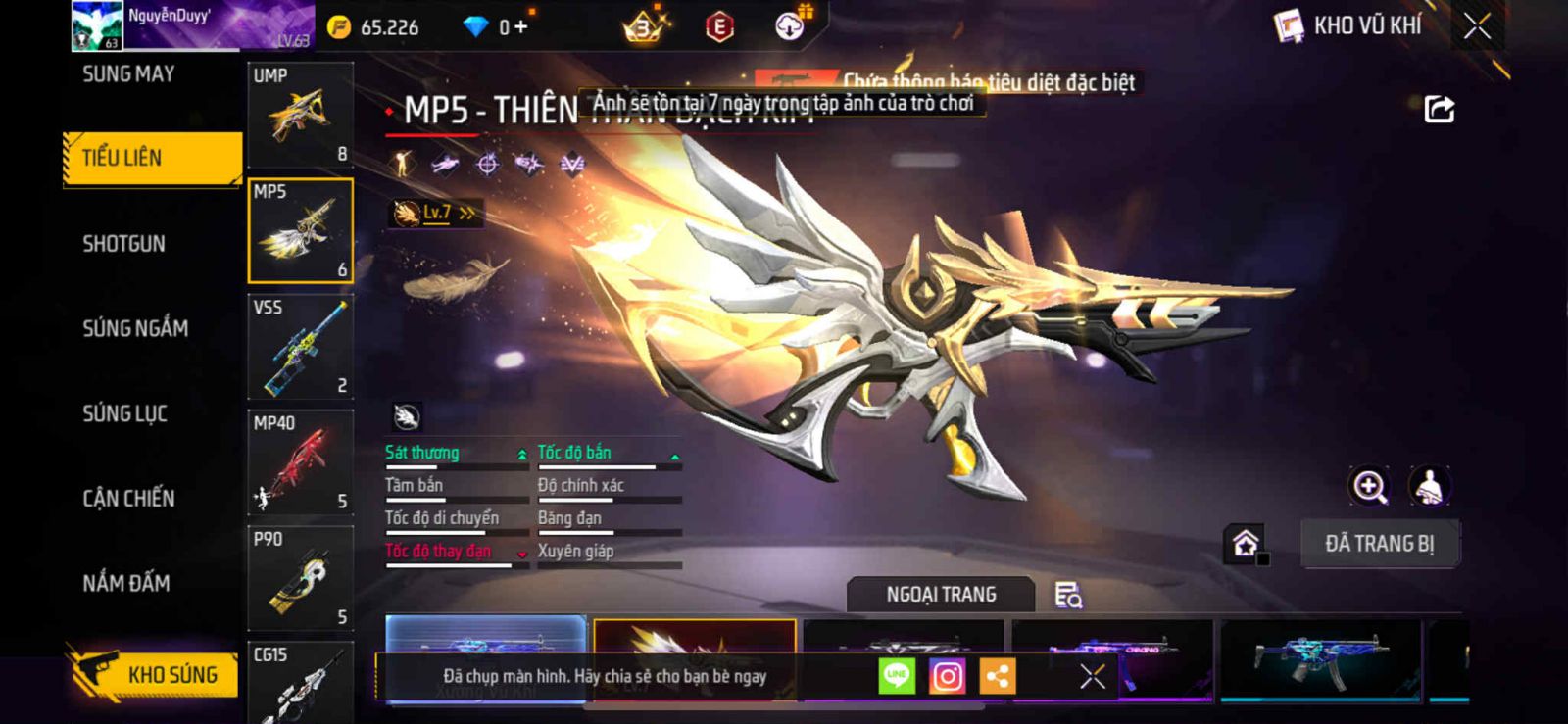Select the UMP weapon thumbnail
The height and width of the screenshot is (724, 1568).
[300, 115]
